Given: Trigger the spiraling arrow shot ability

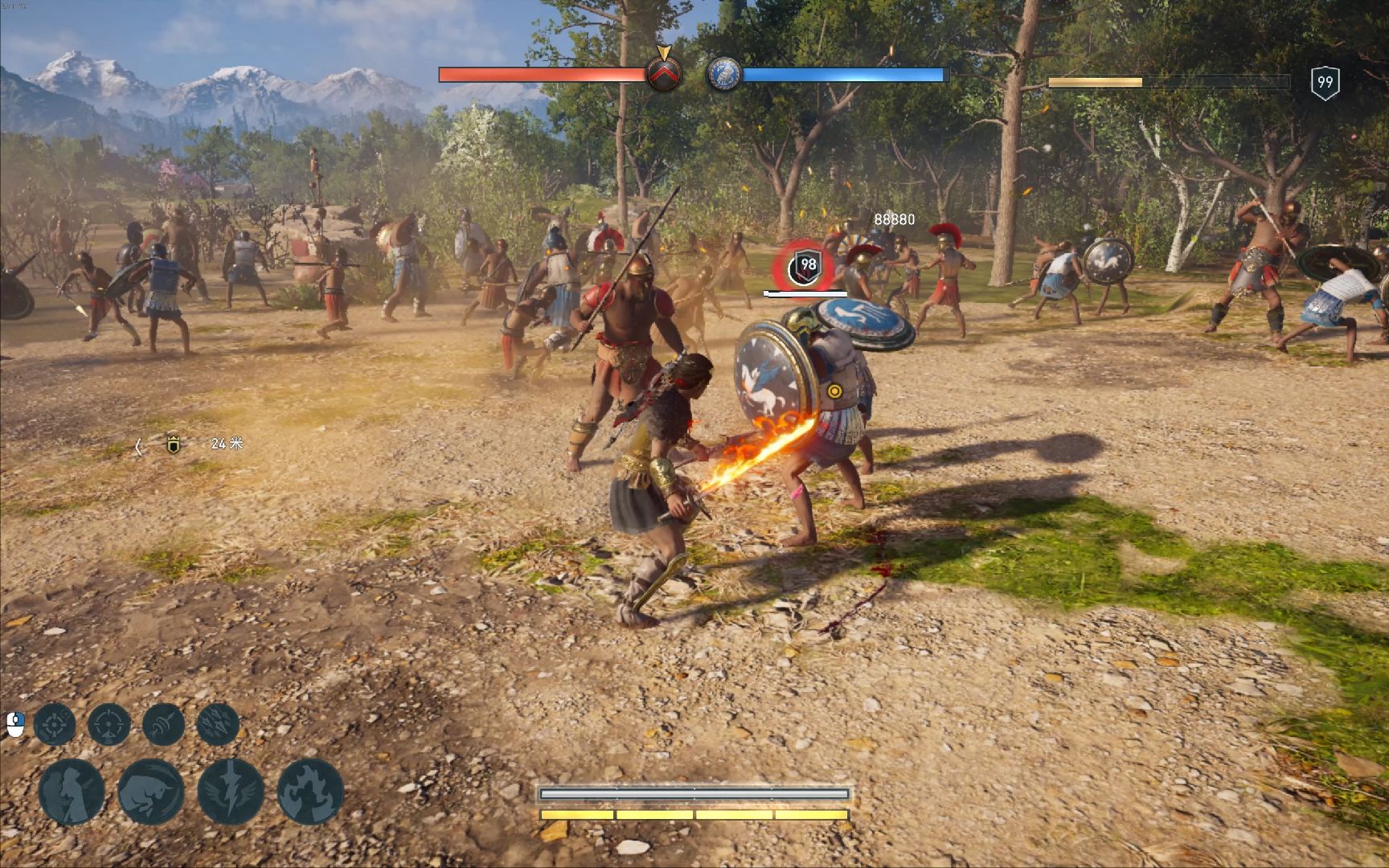Looking at the screenshot, I should (163, 724).
